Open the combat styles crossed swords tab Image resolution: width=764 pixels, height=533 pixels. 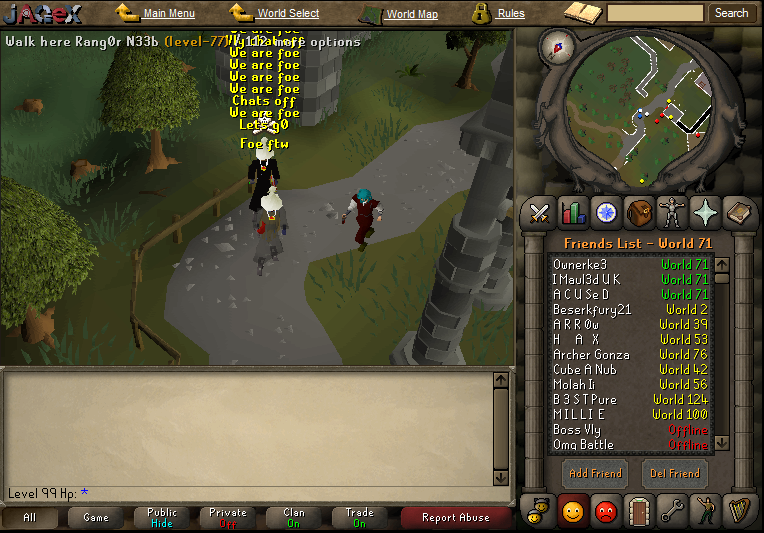[540, 212]
